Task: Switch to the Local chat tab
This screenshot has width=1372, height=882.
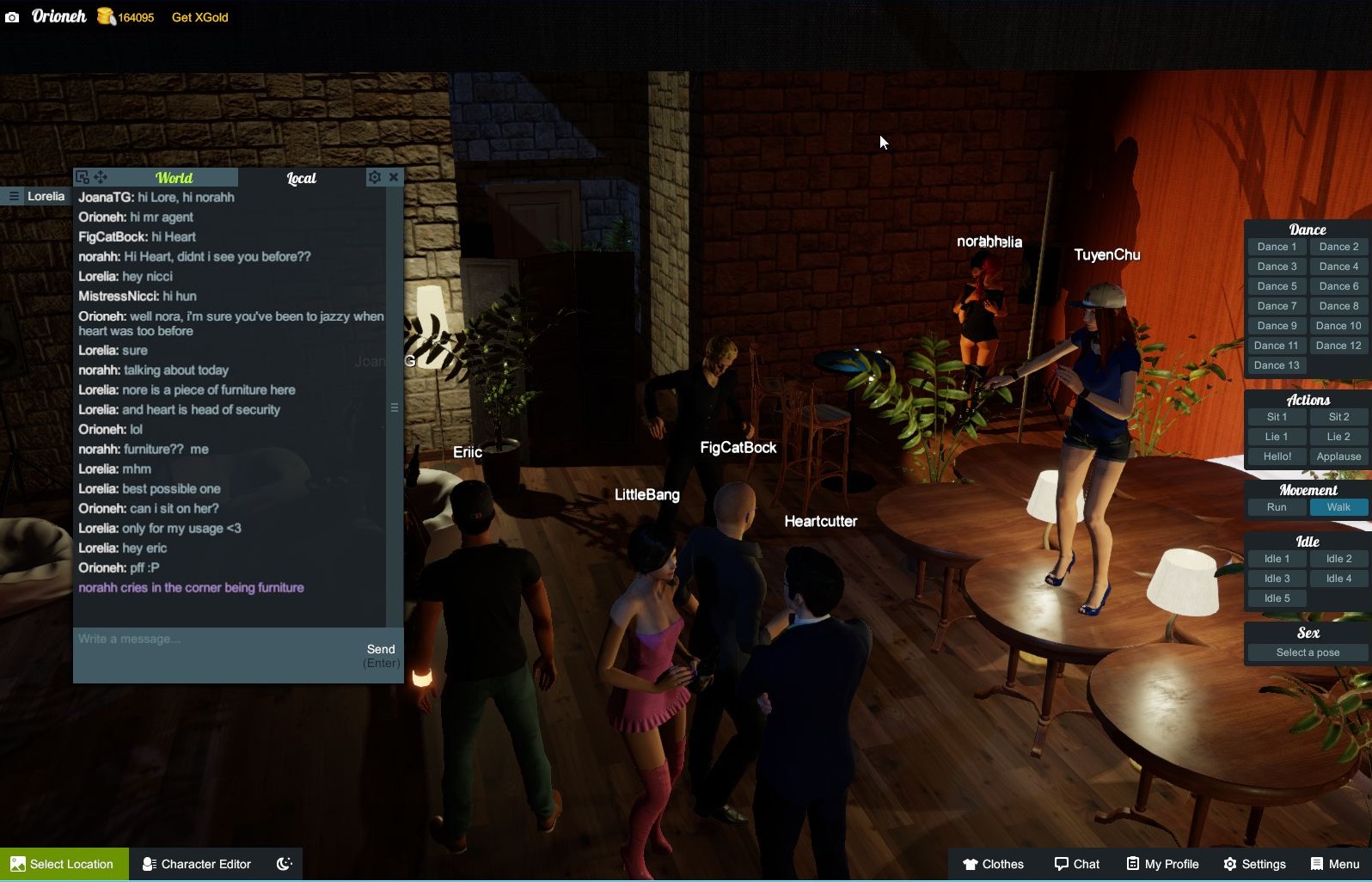Action: coord(301,178)
